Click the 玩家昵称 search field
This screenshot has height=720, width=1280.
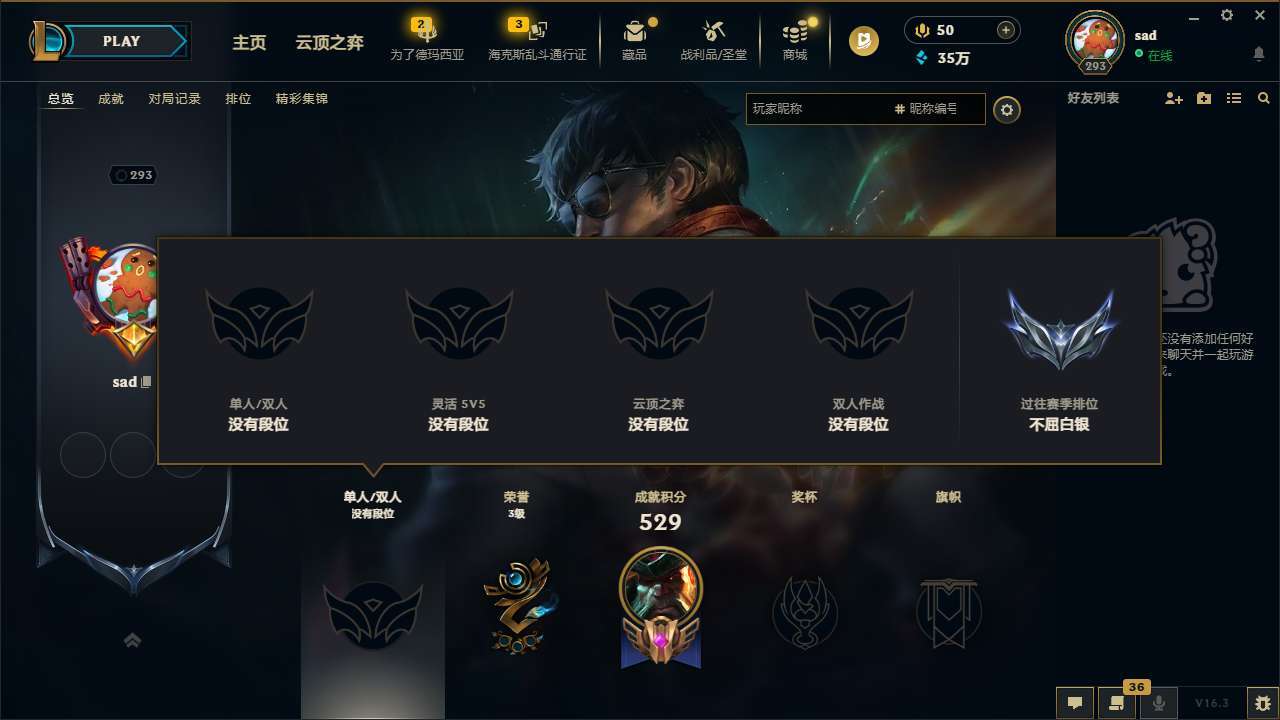pos(820,109)
